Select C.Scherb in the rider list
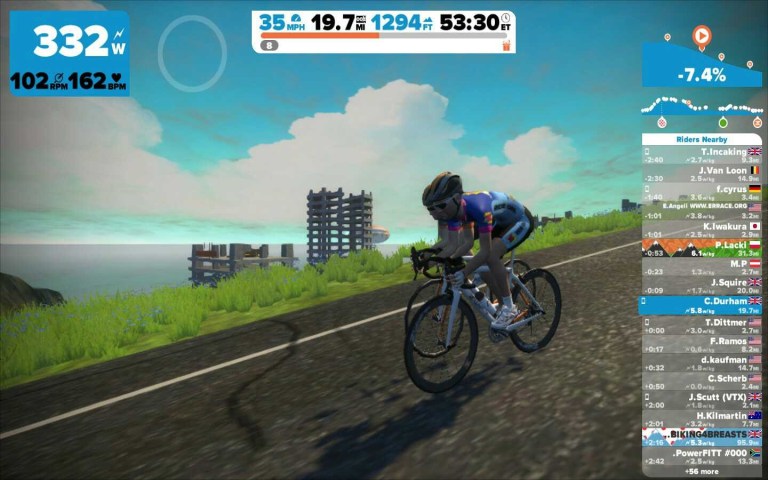This screenshot has width=768, height=480. [x=701, y=381]
